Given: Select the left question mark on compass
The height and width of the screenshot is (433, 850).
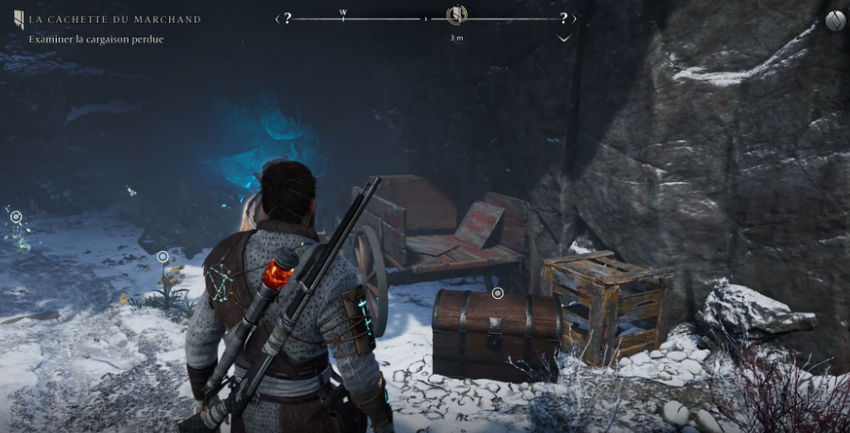Looking at the screenshot, I should 288,18.
